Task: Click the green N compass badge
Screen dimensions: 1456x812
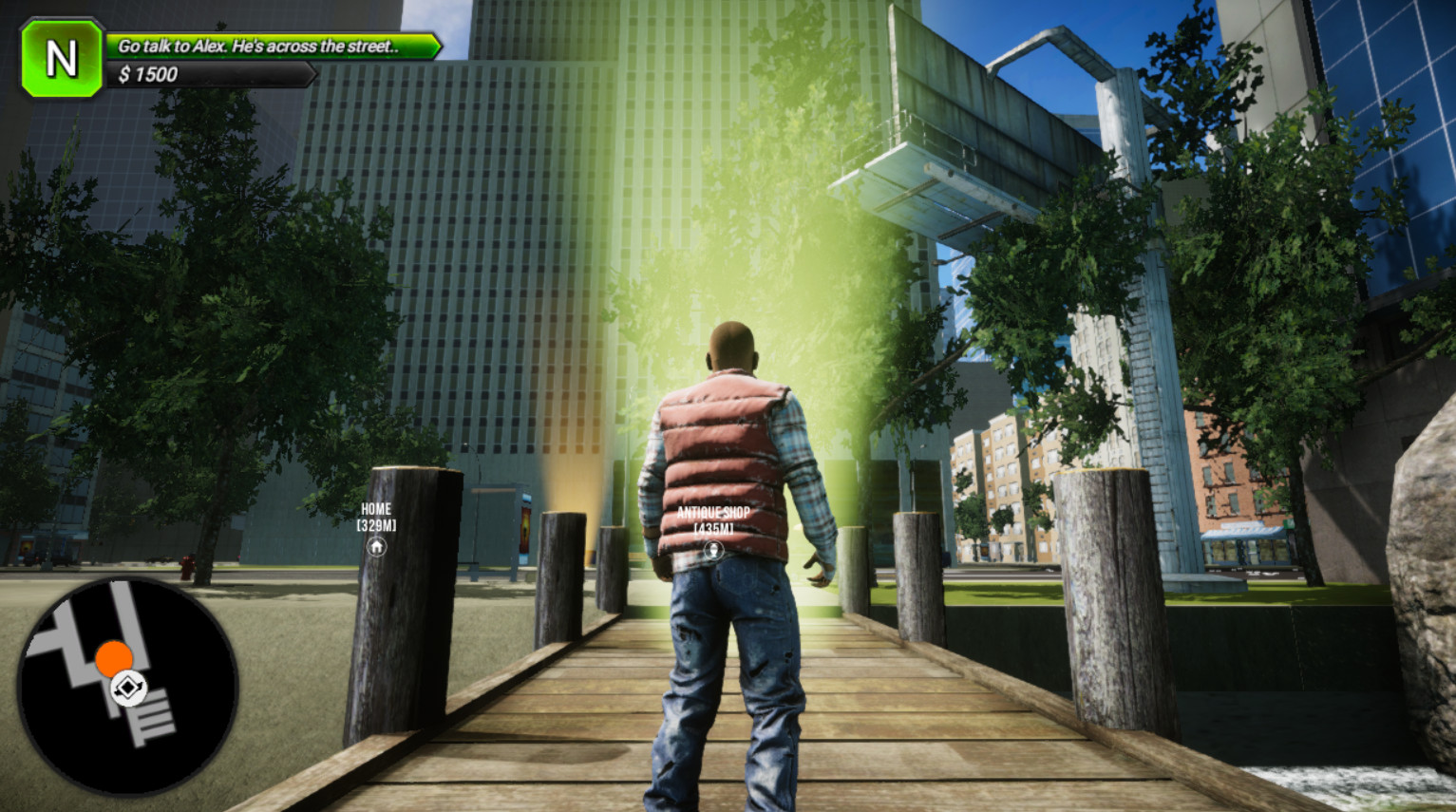Action: click(62, 59)
